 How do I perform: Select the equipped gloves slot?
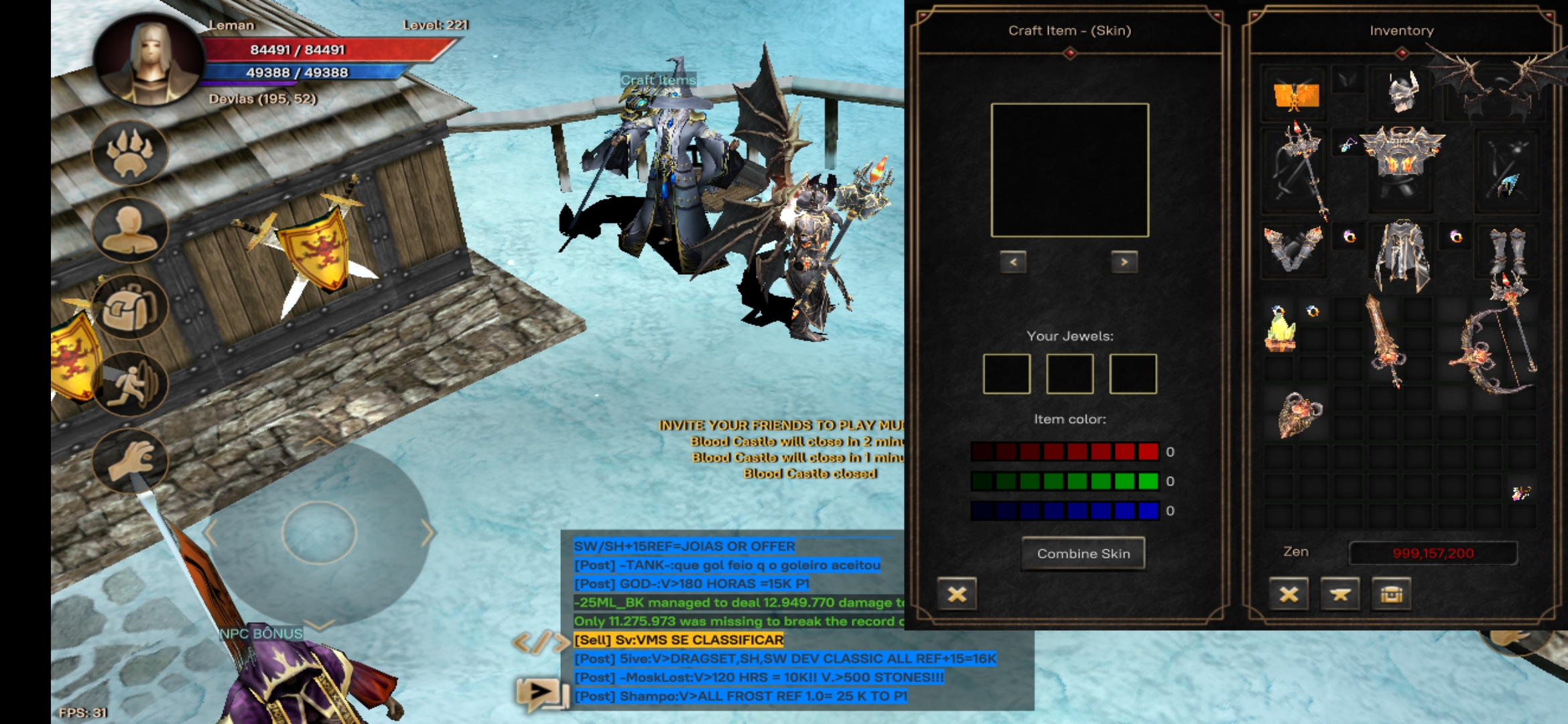point(1293,249)
